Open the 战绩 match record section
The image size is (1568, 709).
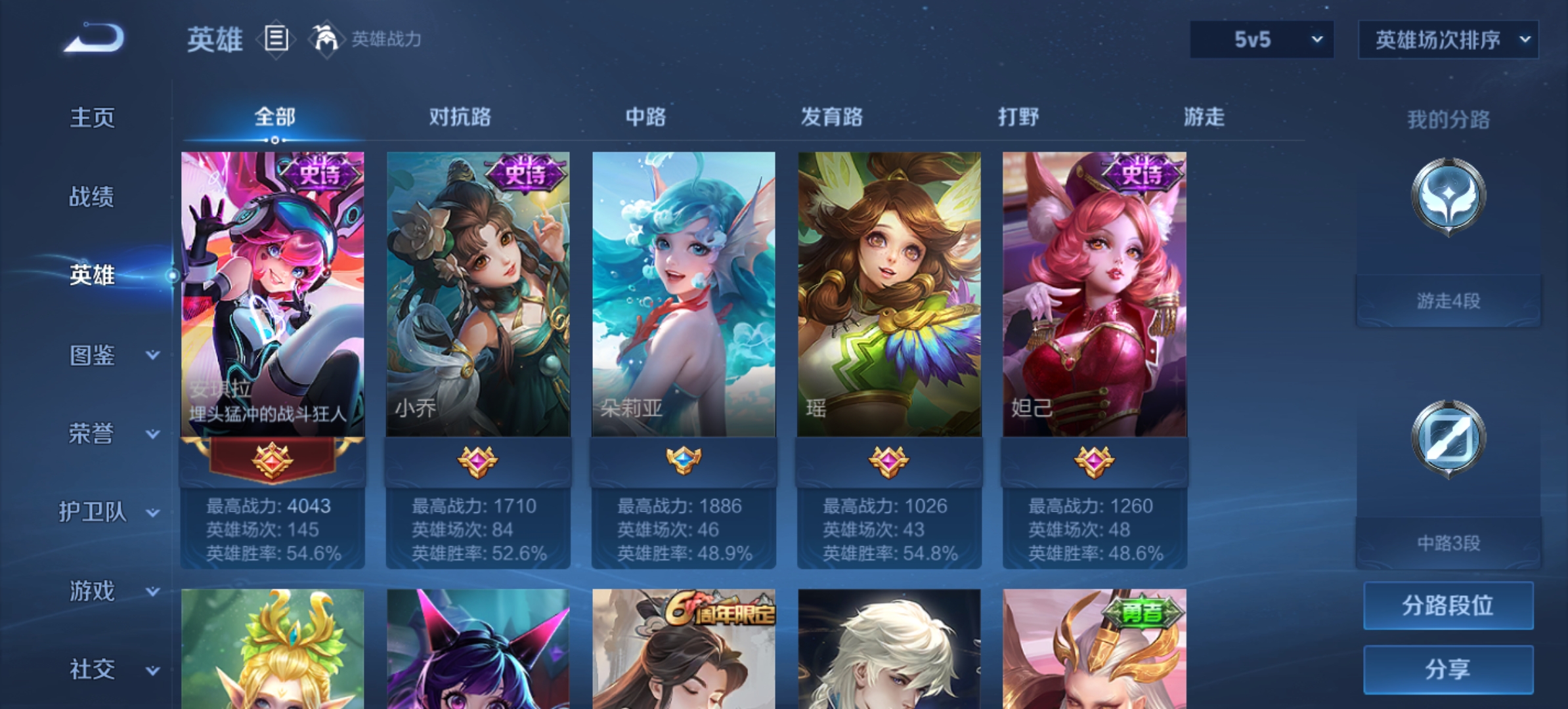[92, 196]
